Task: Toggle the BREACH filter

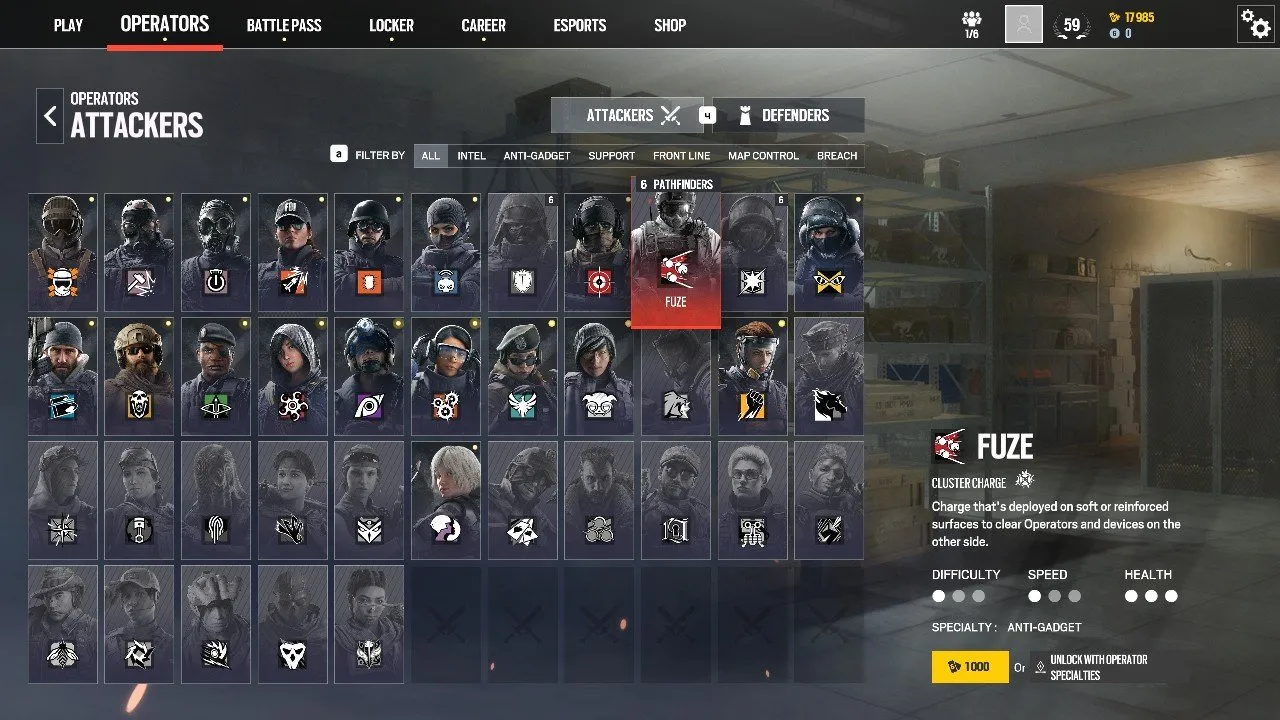Action: 837,155
